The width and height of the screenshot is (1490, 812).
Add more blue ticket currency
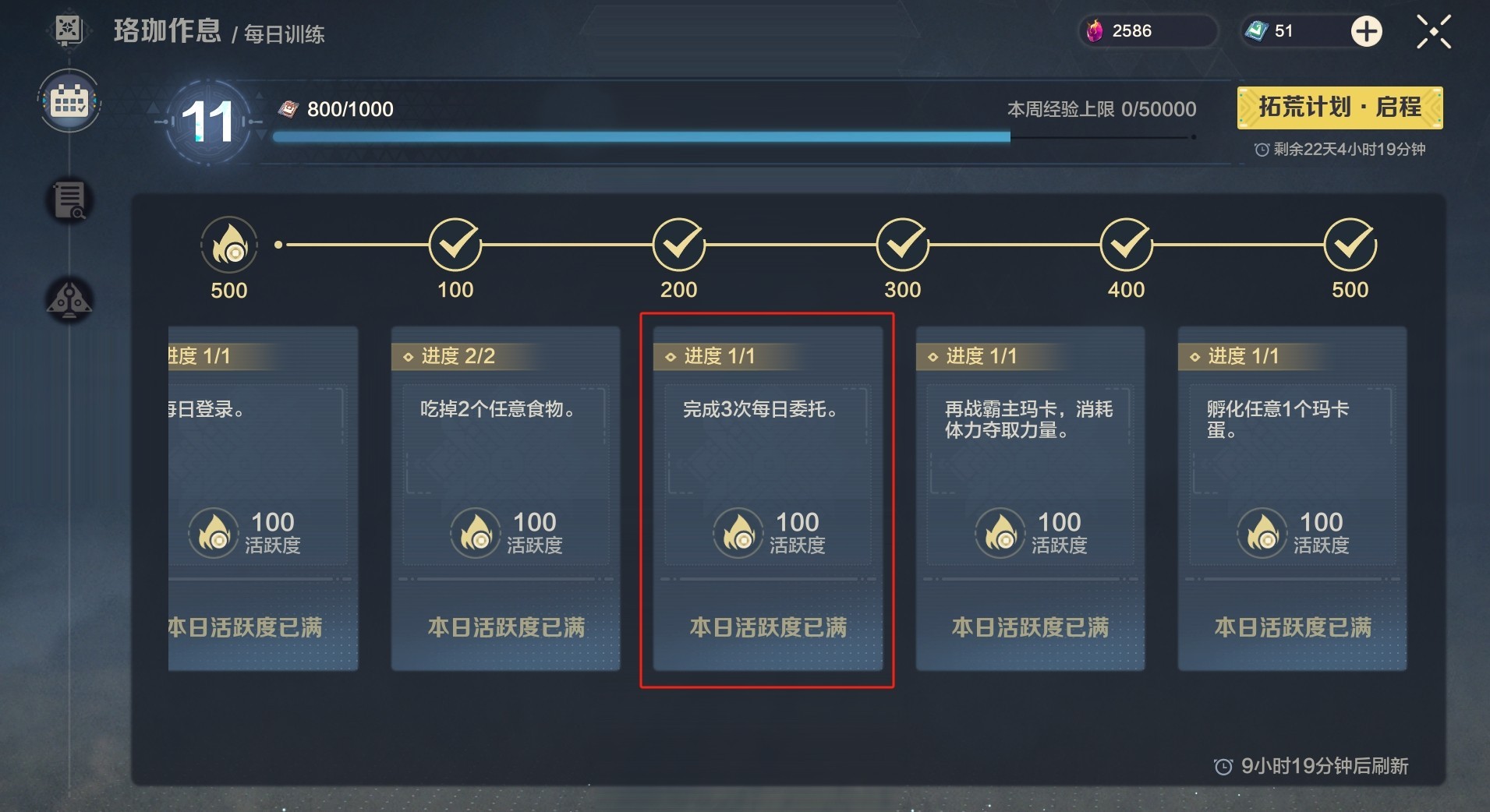tap(1366, 32)
